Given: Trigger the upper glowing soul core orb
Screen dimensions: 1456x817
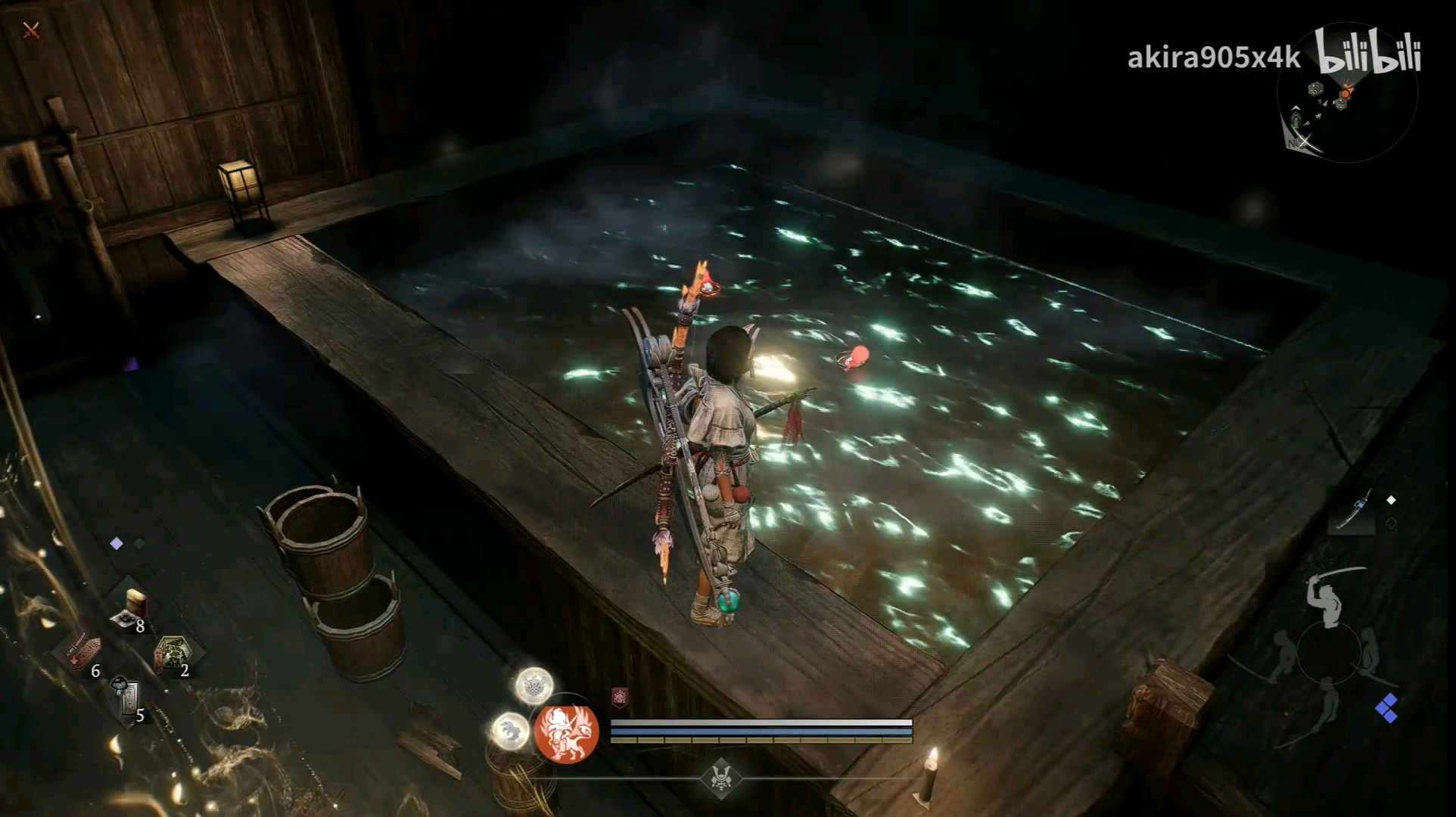Looking at the screenshot, I should pos(534,686).
